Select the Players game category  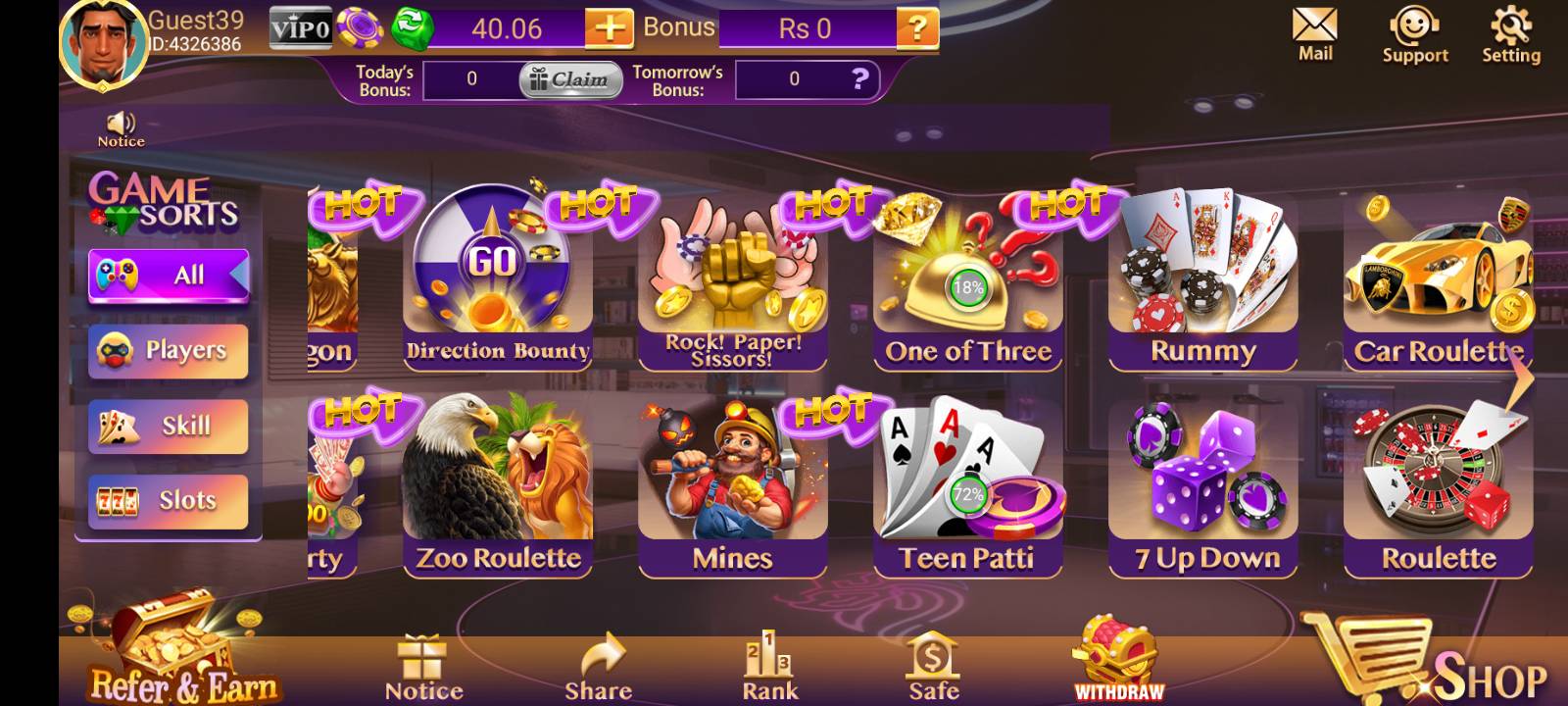tap(168, 350)
